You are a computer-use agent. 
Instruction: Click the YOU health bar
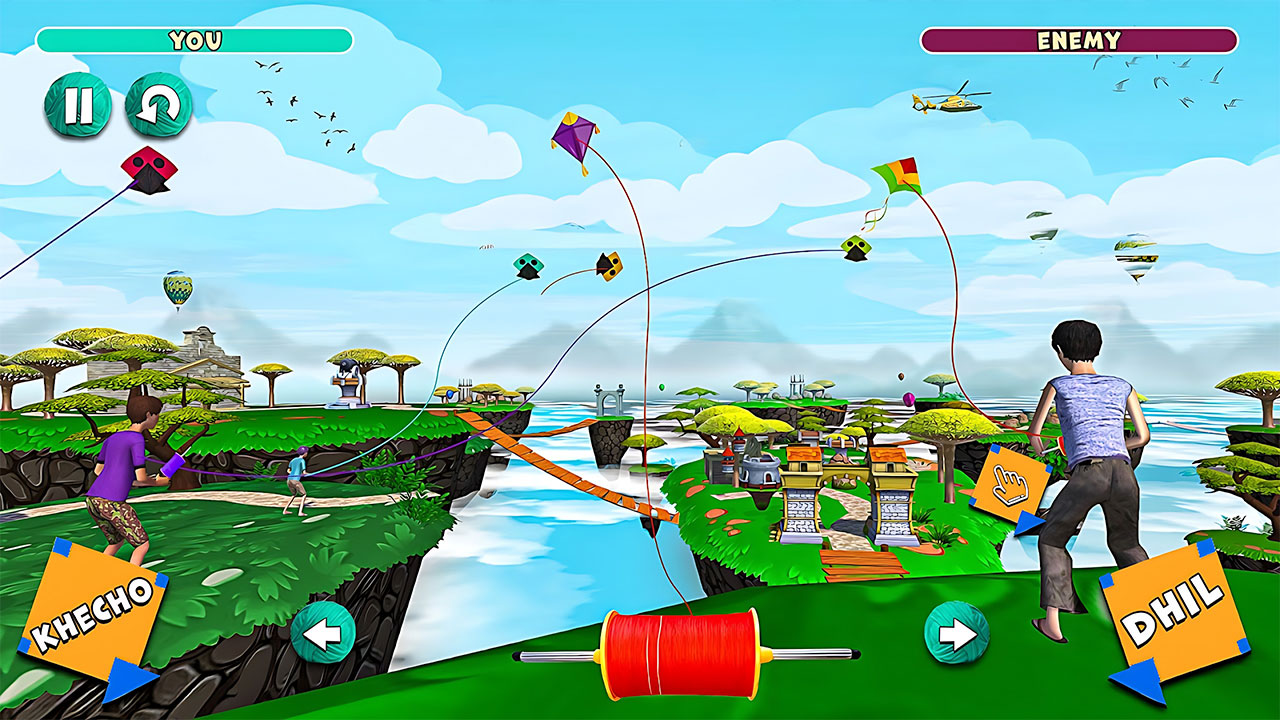pyautogui.click(x=193, y=40)
